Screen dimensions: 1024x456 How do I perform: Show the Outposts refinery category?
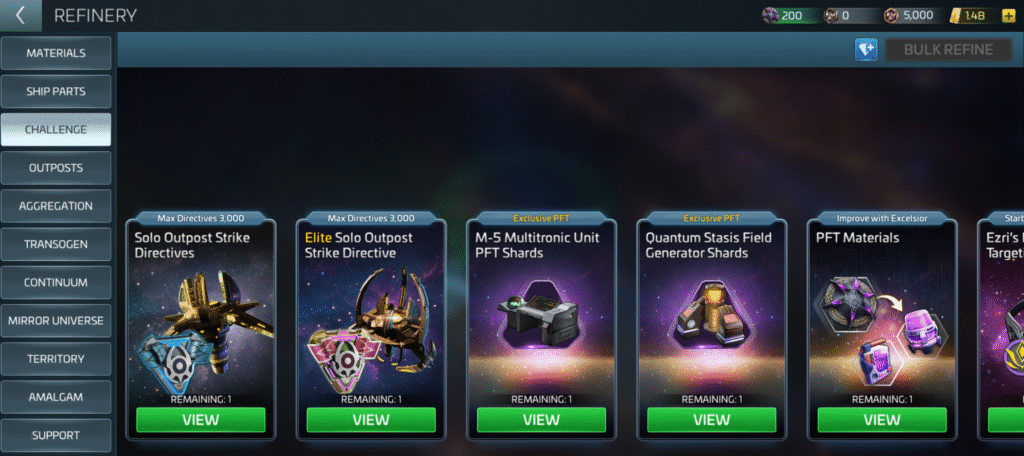tap(56, 168)
